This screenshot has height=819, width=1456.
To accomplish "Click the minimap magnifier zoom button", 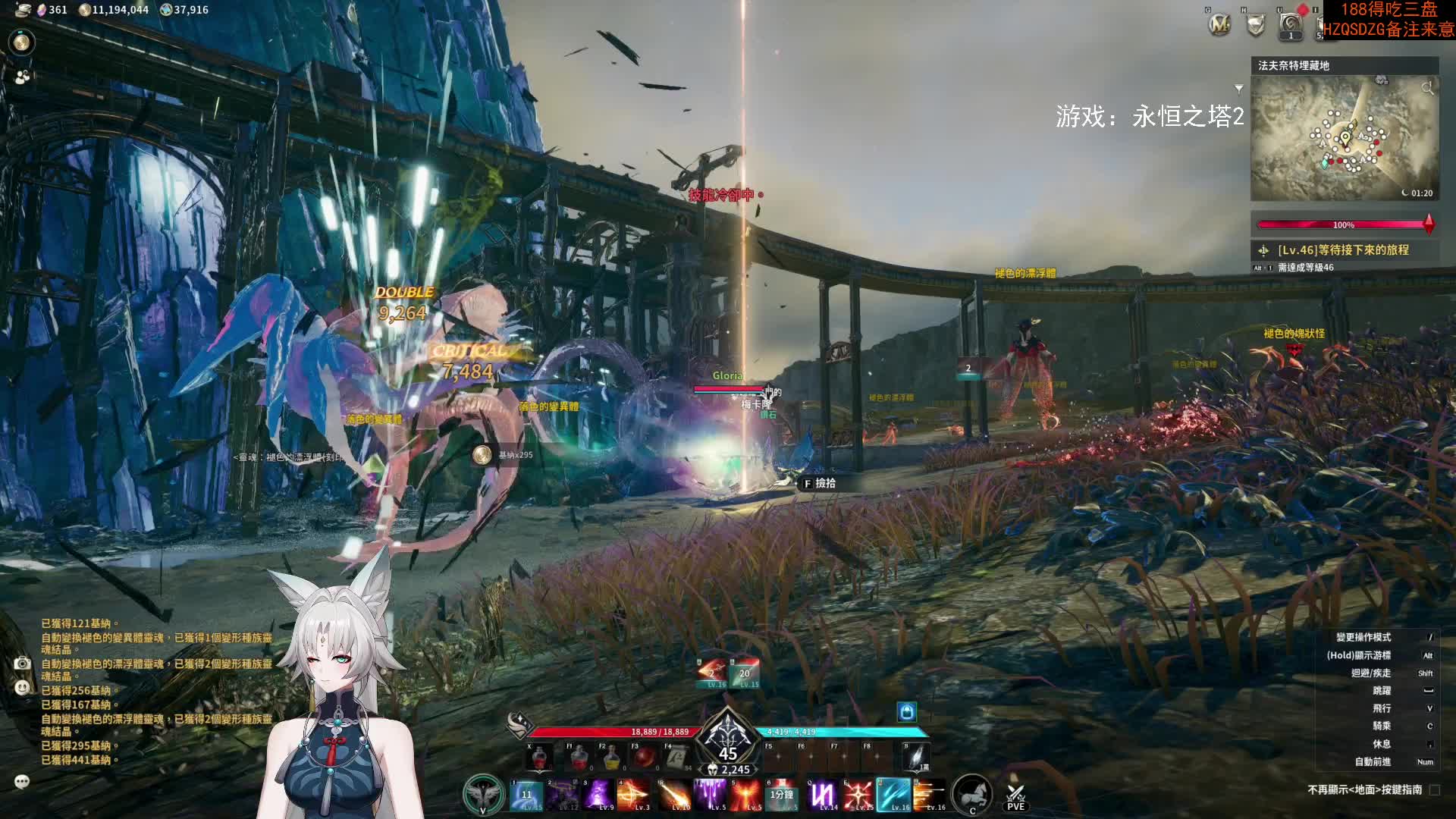I will coord(1427,88).
